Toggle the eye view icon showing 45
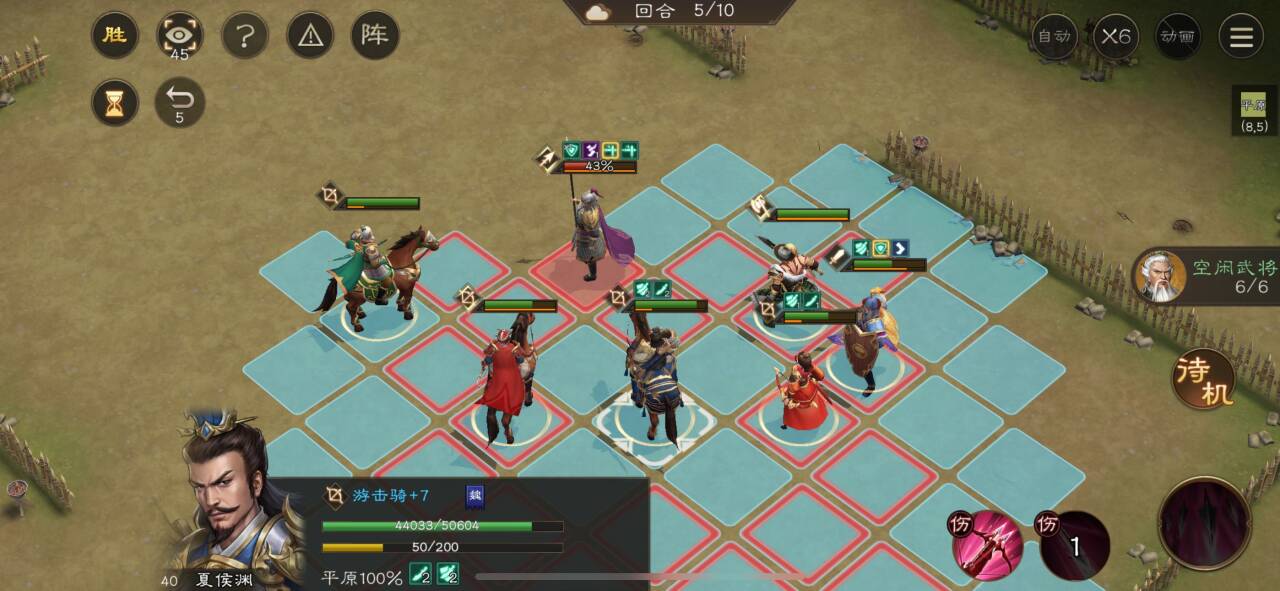The height and width of the screenshot is (591, 1280). click(x=180, y=36)
